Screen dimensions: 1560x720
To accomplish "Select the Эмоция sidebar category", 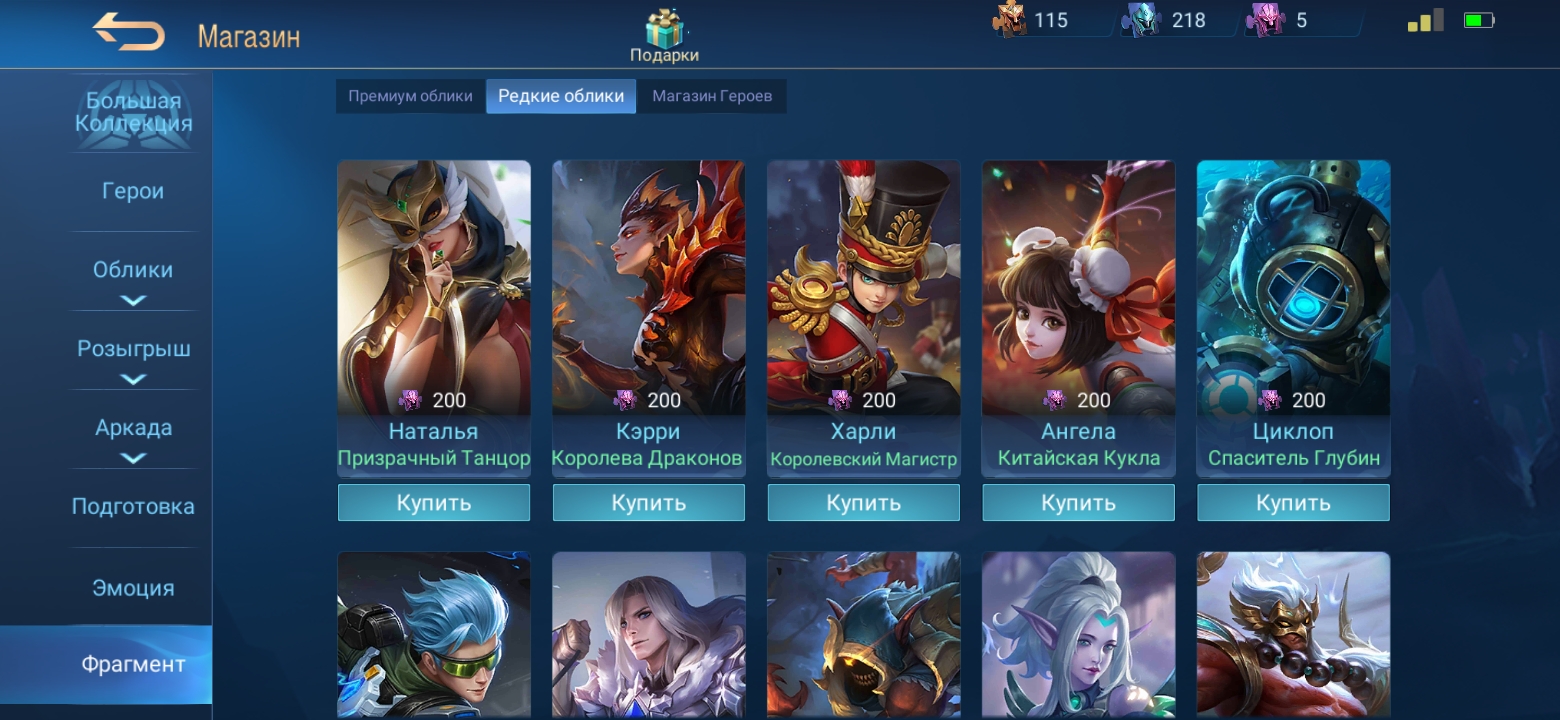I will 133,588.
